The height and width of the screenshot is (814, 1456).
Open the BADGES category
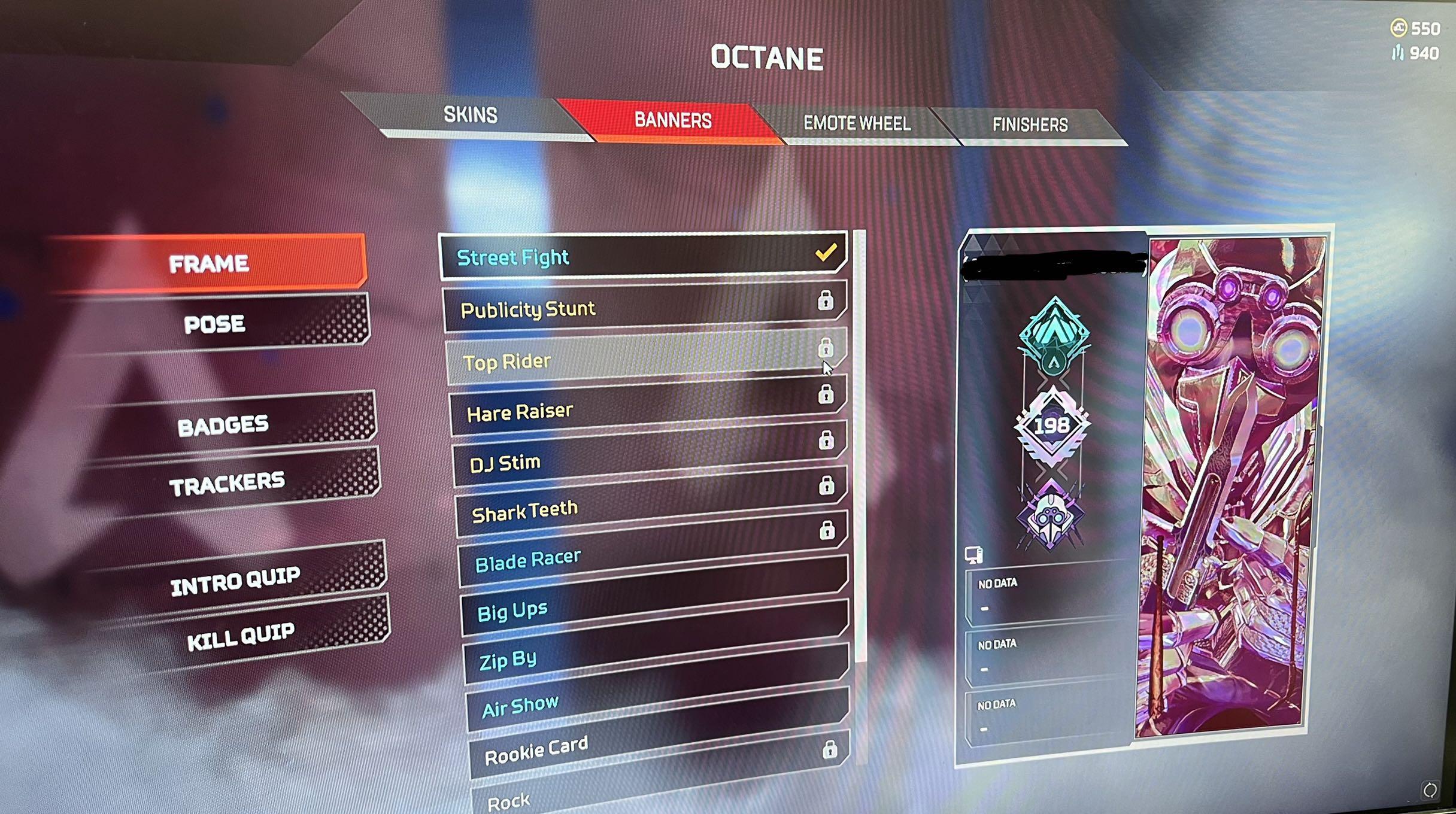tap(224, 425)
